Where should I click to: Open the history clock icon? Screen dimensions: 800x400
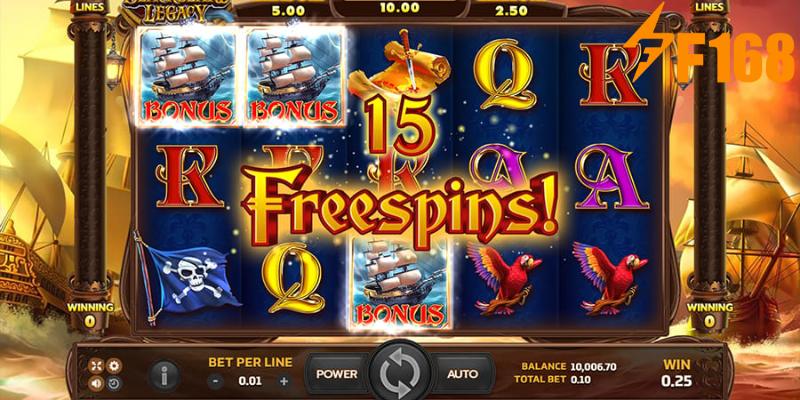(113, 383)
